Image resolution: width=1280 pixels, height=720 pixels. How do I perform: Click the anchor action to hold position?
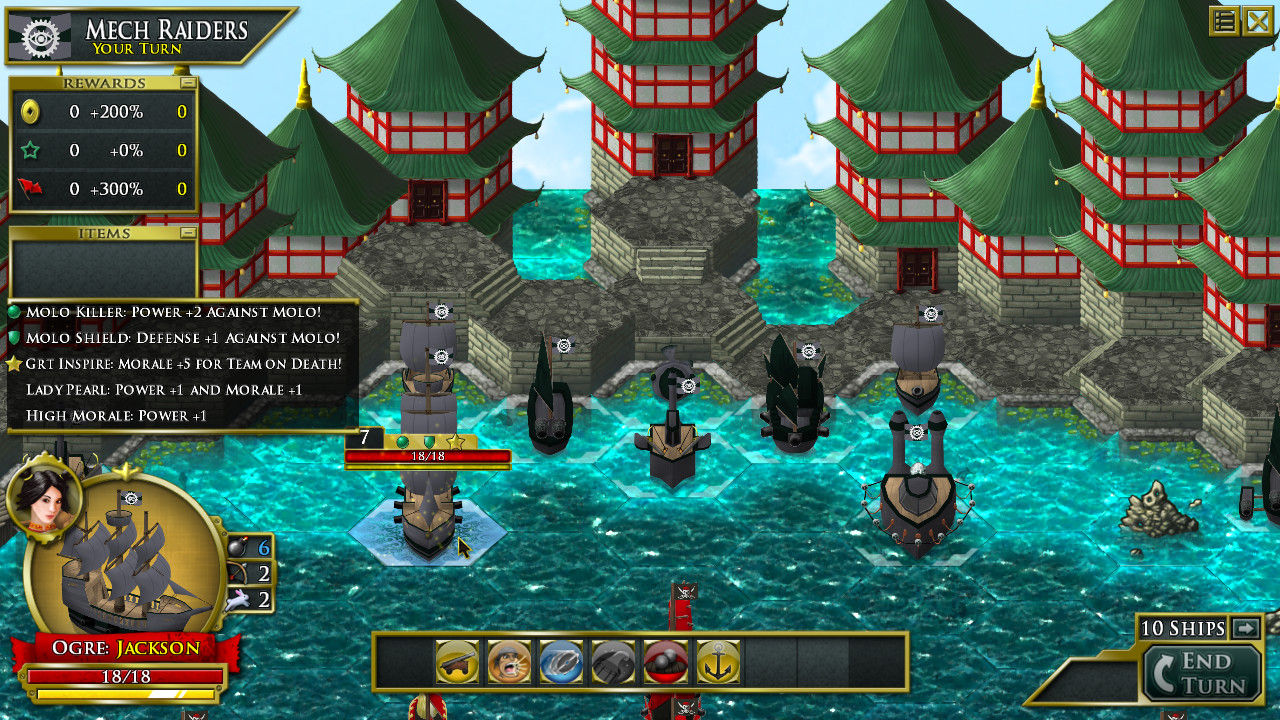point(718,662)
